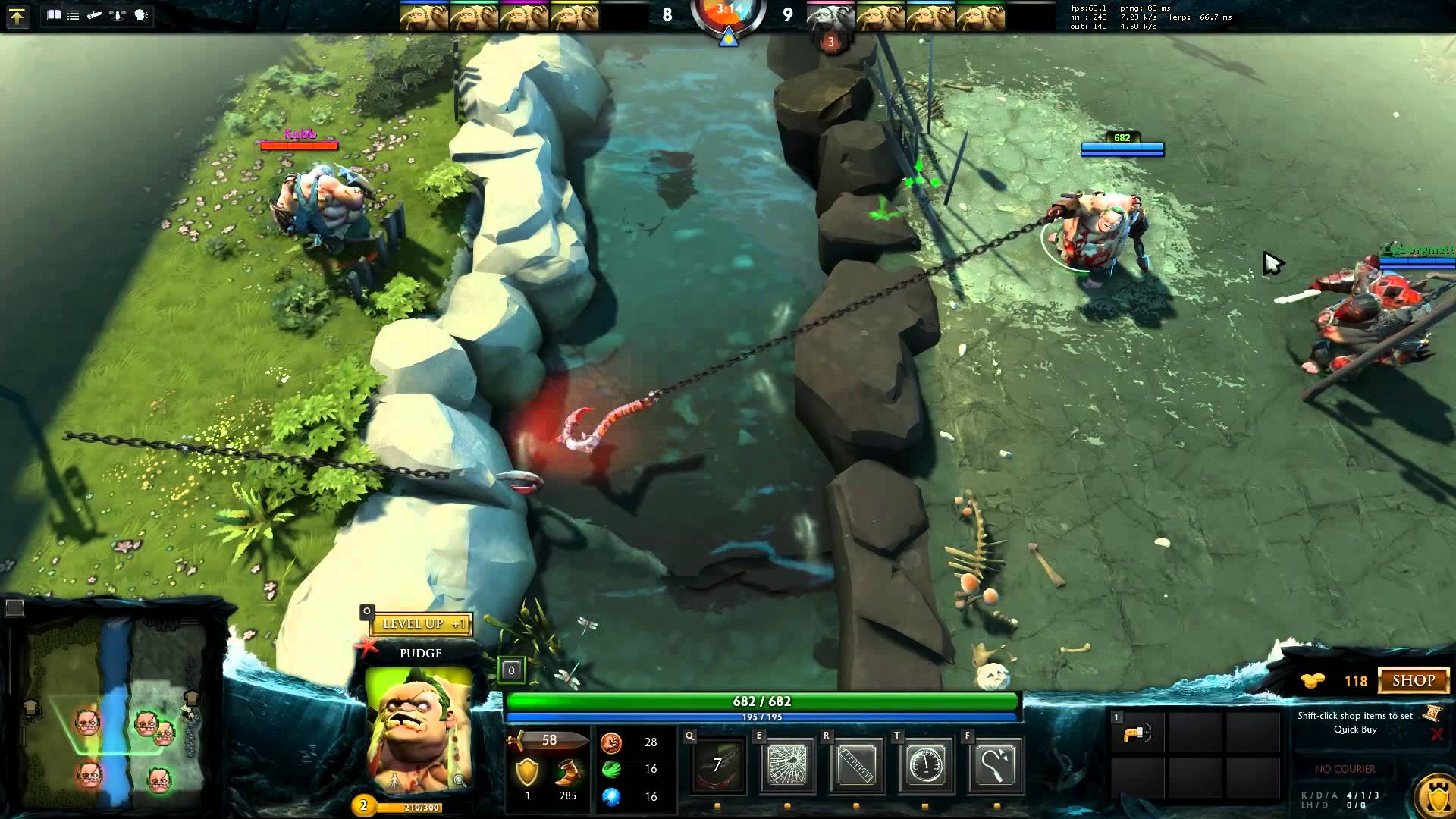1456x819 pixels.
Task: Open the scoreboard list icon
Action: click(x=74, y=14)
